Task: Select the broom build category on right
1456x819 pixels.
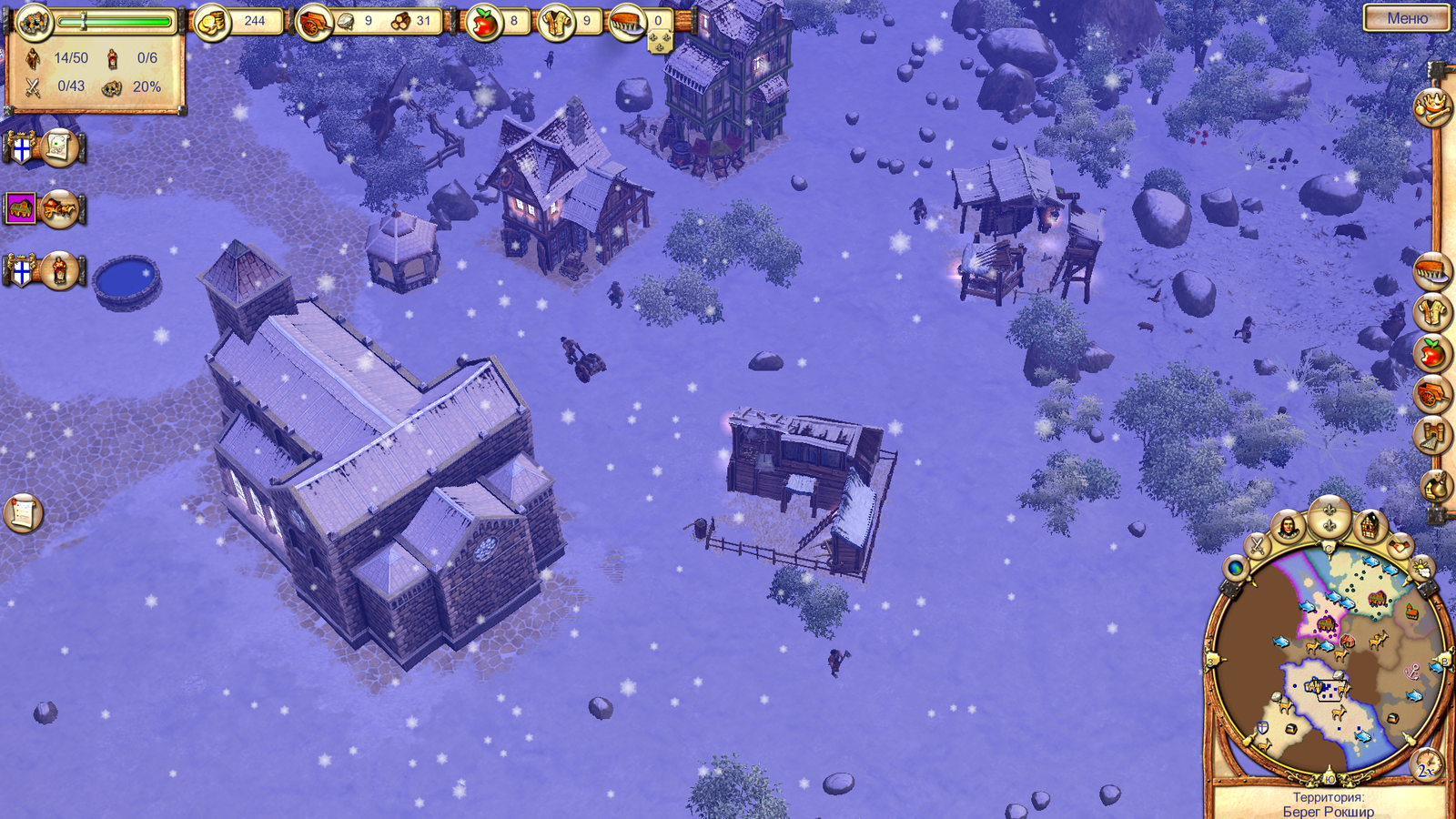Action: pyautogui.click(x=1431, y=271)
